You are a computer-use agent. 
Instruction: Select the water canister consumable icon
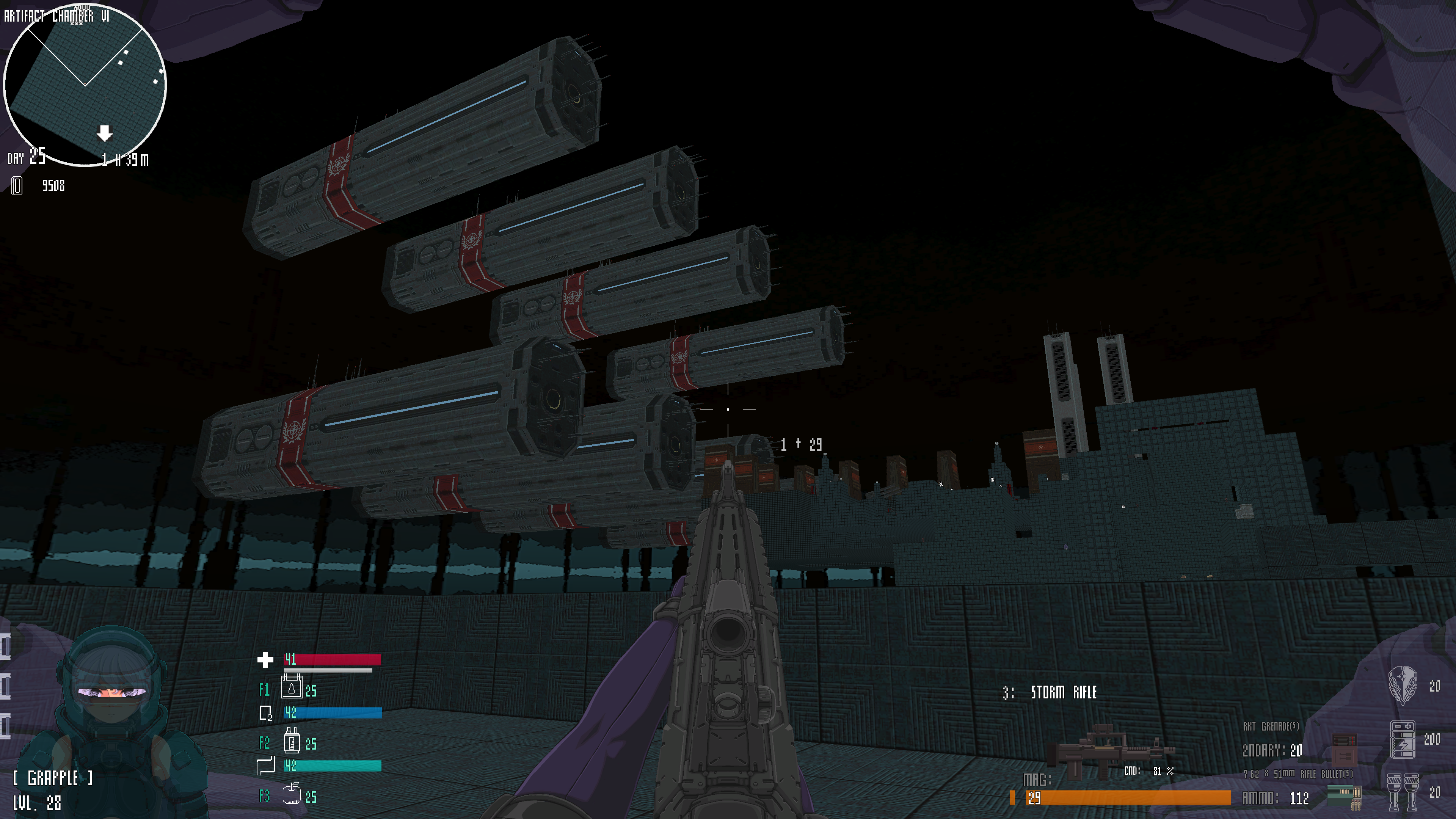click(292, 688)
